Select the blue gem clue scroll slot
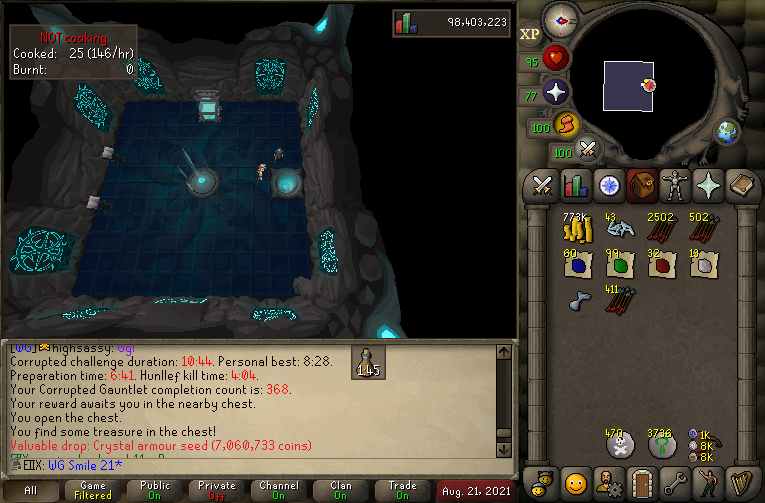 coord(575,265)
